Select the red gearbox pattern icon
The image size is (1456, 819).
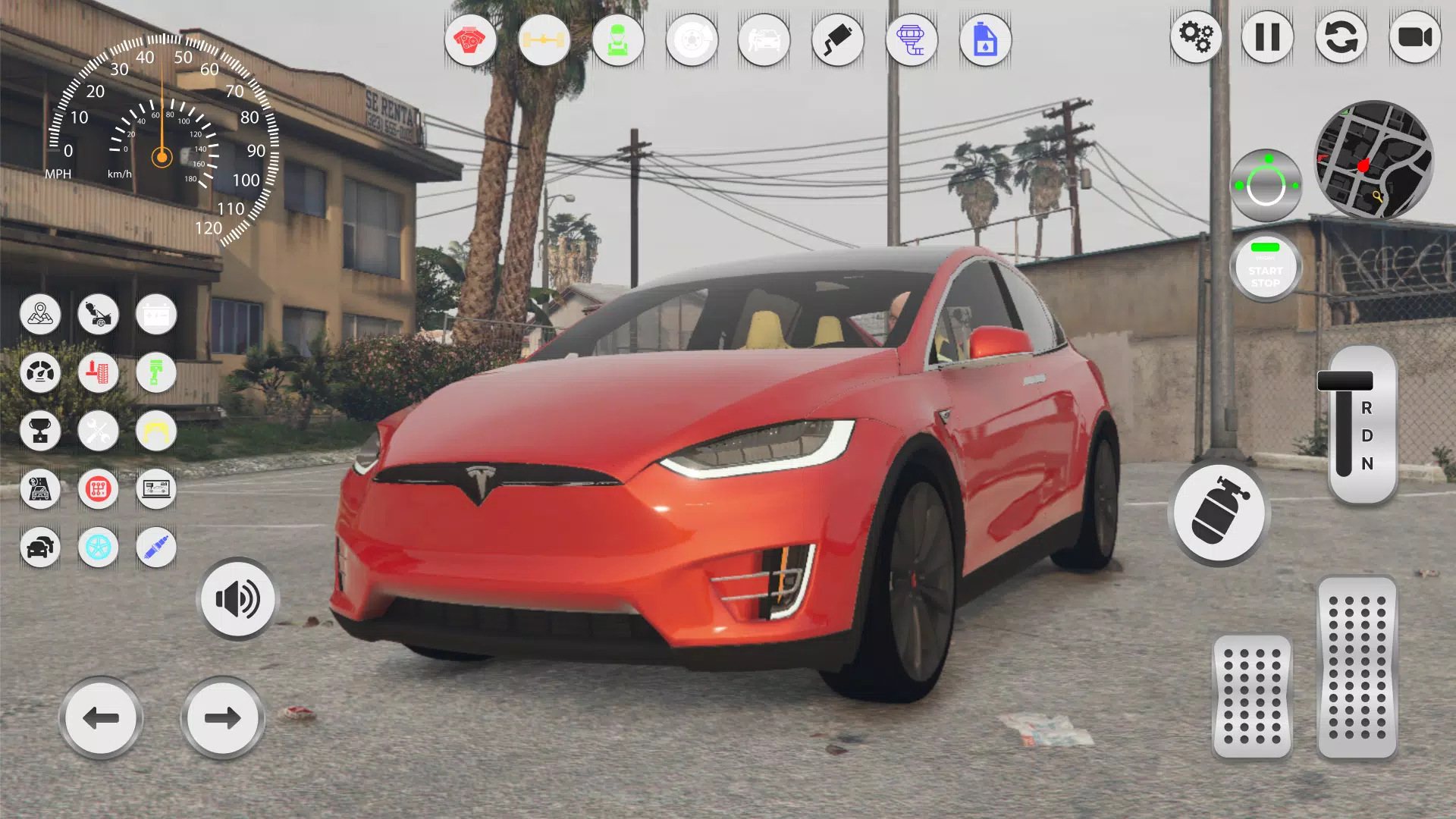(x=99, y=489)
